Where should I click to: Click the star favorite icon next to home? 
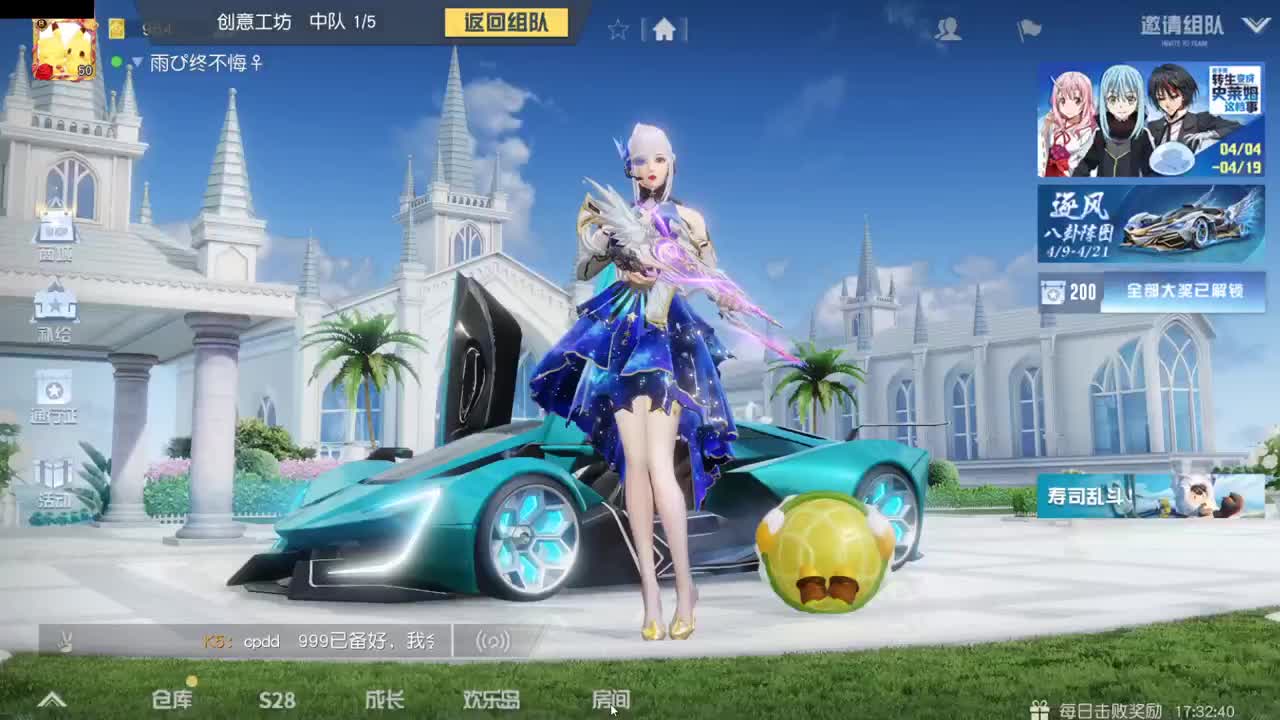pyautogui.click(x=616, y=30)
